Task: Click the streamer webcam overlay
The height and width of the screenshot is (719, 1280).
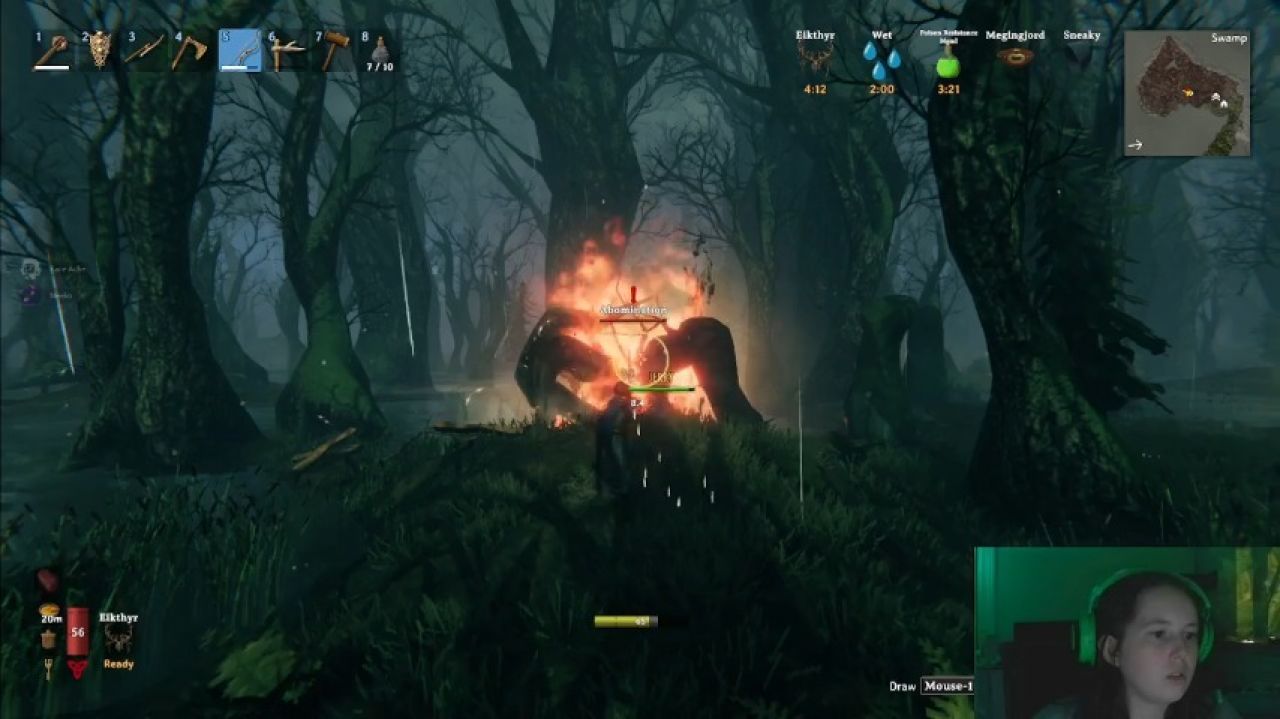Action: 1127,632
